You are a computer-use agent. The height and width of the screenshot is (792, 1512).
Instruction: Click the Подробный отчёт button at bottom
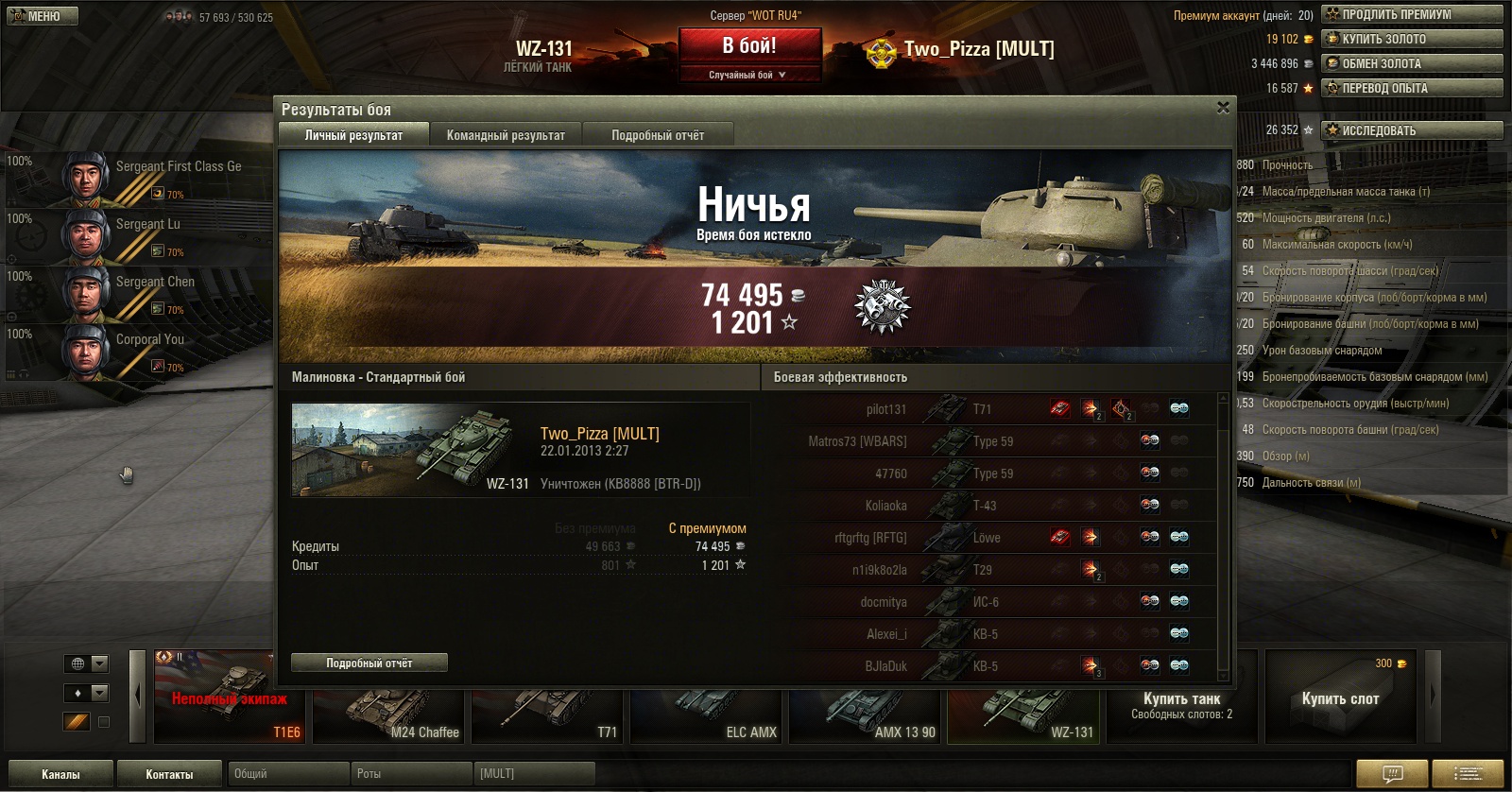(x=369, y=663)
